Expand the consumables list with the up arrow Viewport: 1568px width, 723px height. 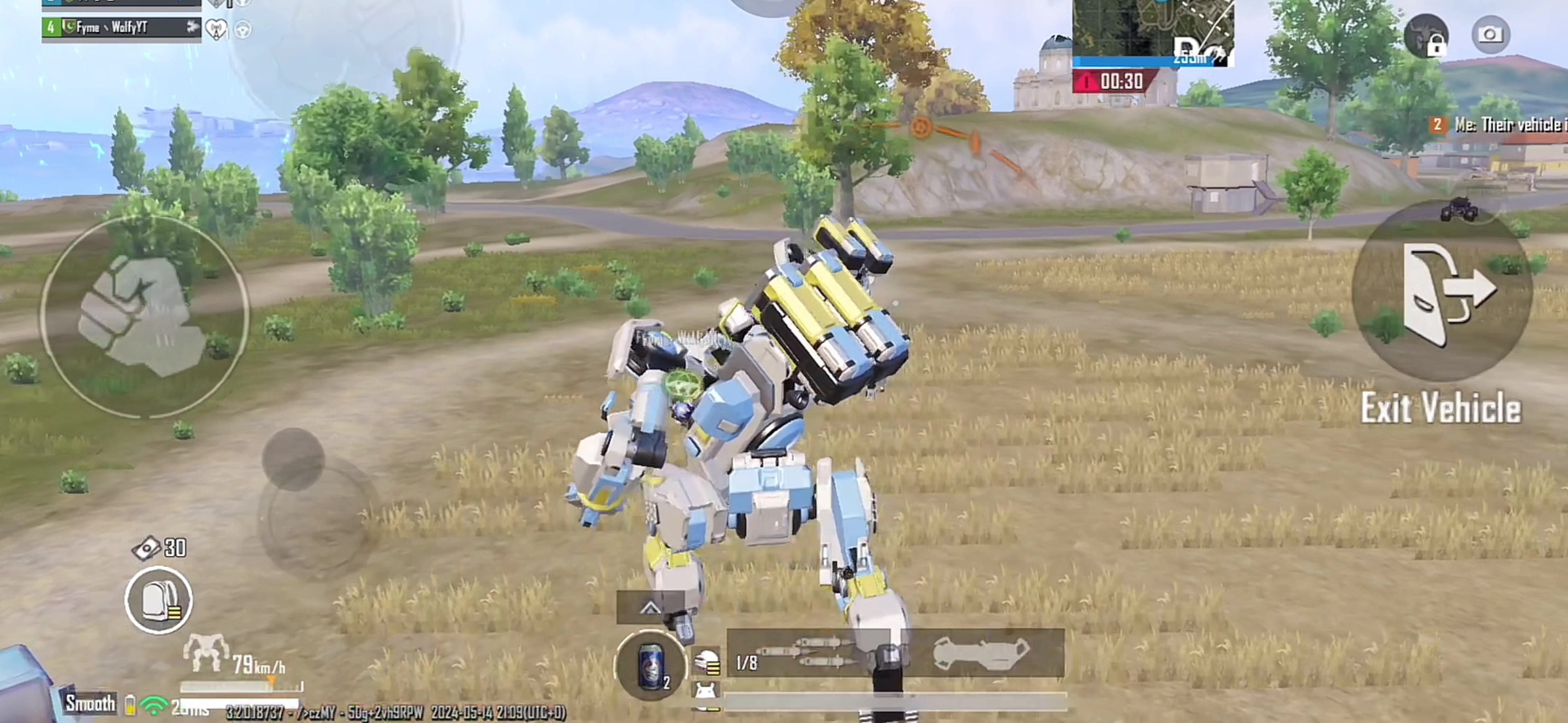pyautogui.click(x=650, y=607)
